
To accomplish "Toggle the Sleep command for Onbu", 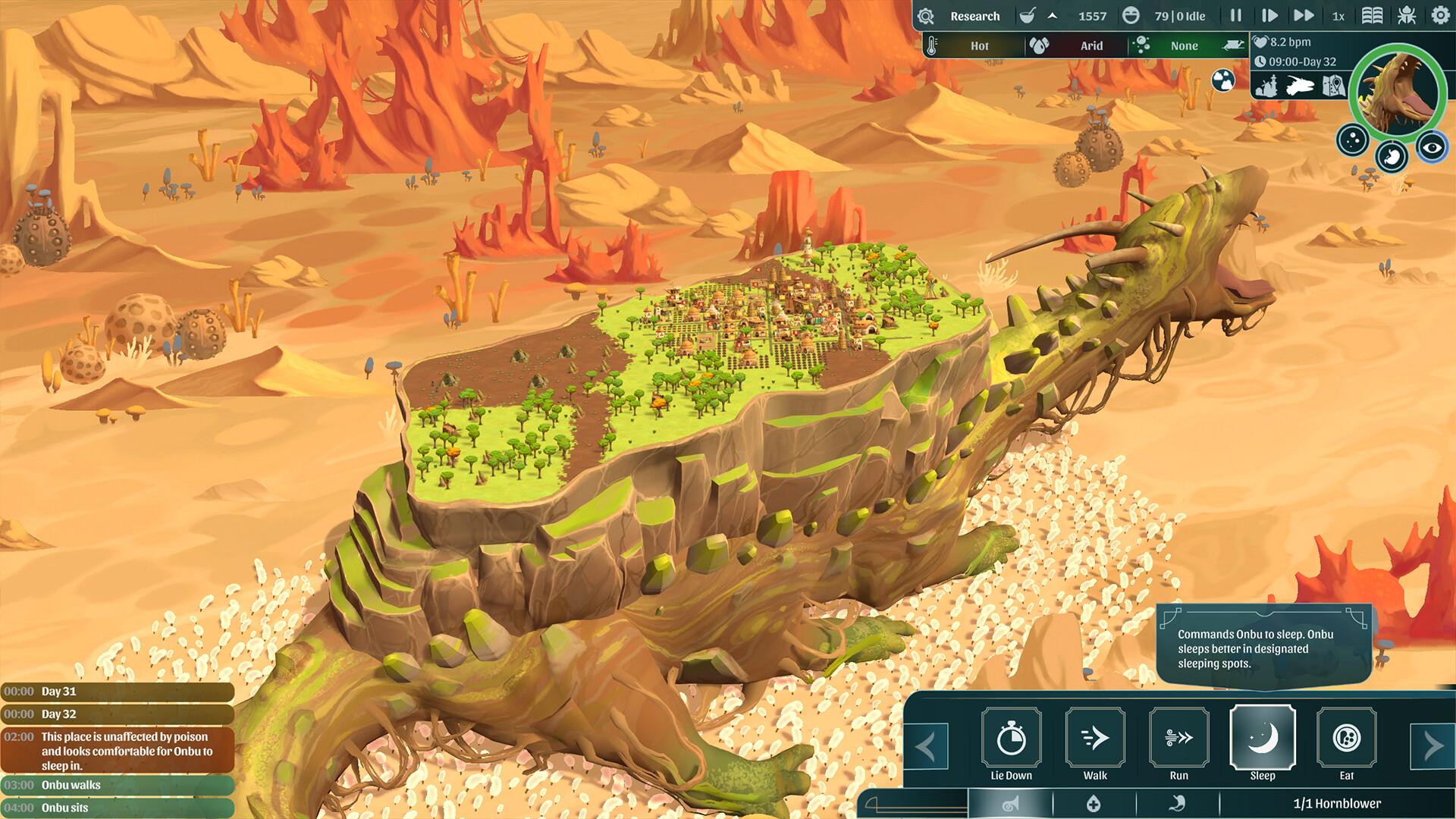I will click(x=1263, y=738).
